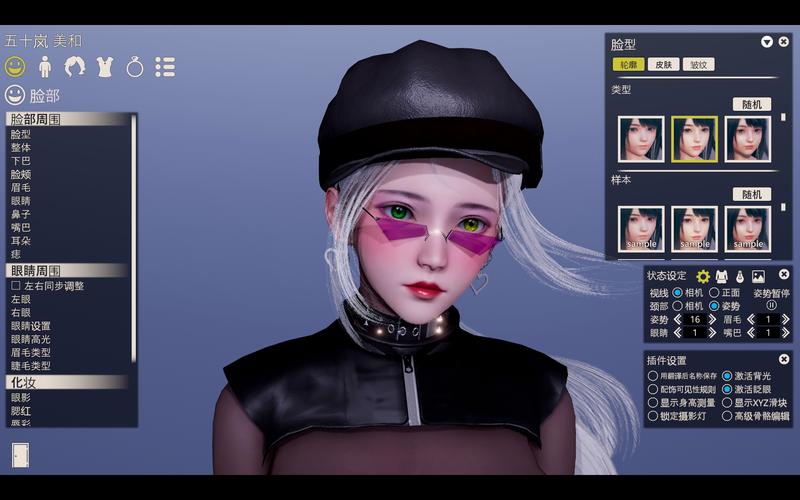Enable the 显示XYZ滑块 option
800x500 pixels.
727,403
